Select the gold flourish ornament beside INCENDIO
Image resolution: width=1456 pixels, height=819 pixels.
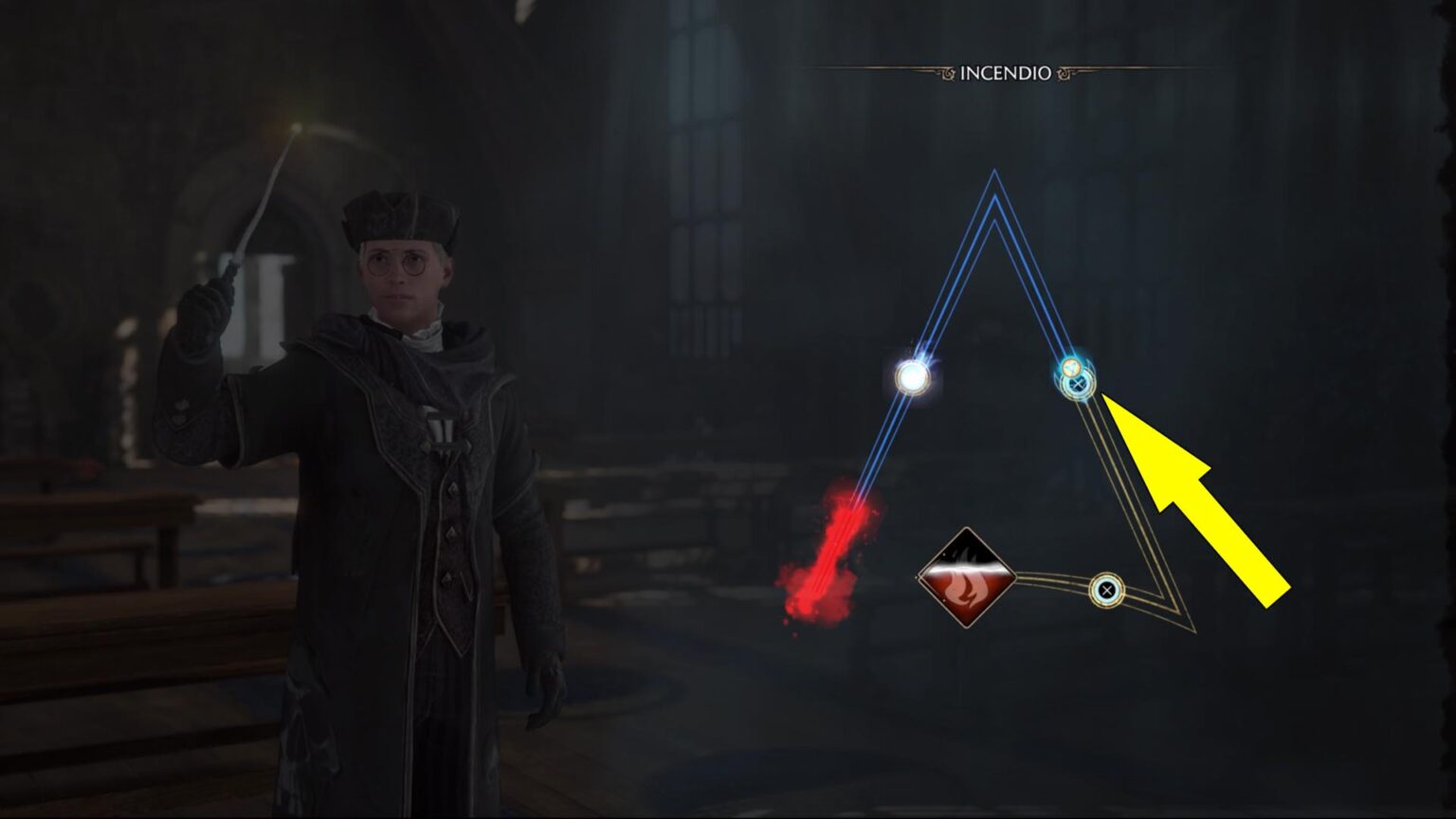1064,72
